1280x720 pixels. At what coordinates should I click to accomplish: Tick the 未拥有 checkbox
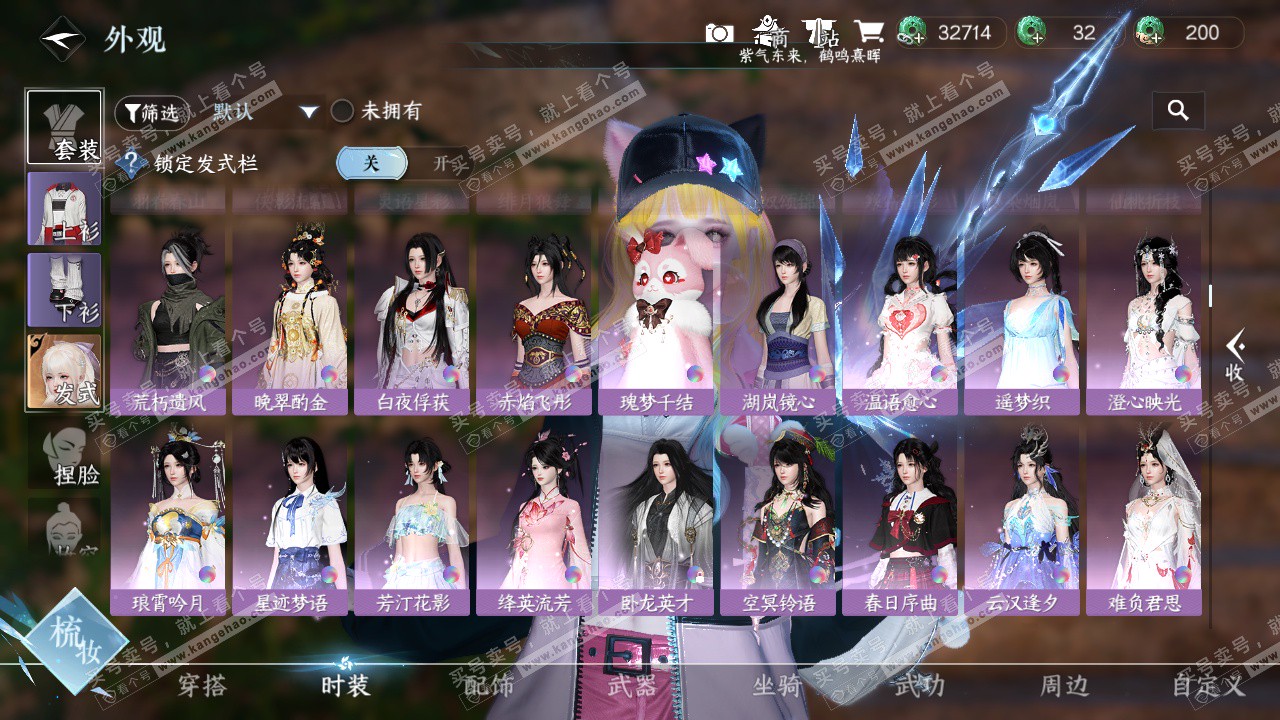tap(343, 111)
